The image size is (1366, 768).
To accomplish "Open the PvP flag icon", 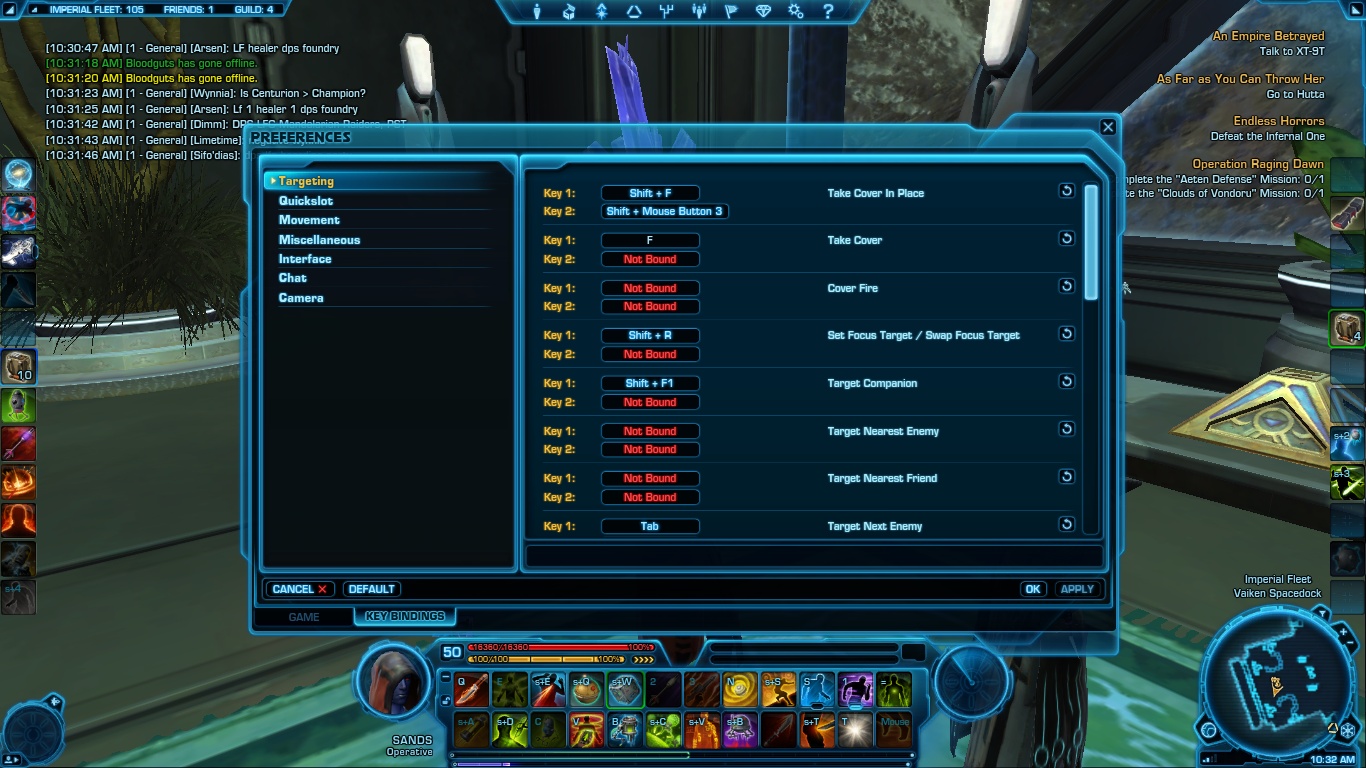I will click(731, 12).
